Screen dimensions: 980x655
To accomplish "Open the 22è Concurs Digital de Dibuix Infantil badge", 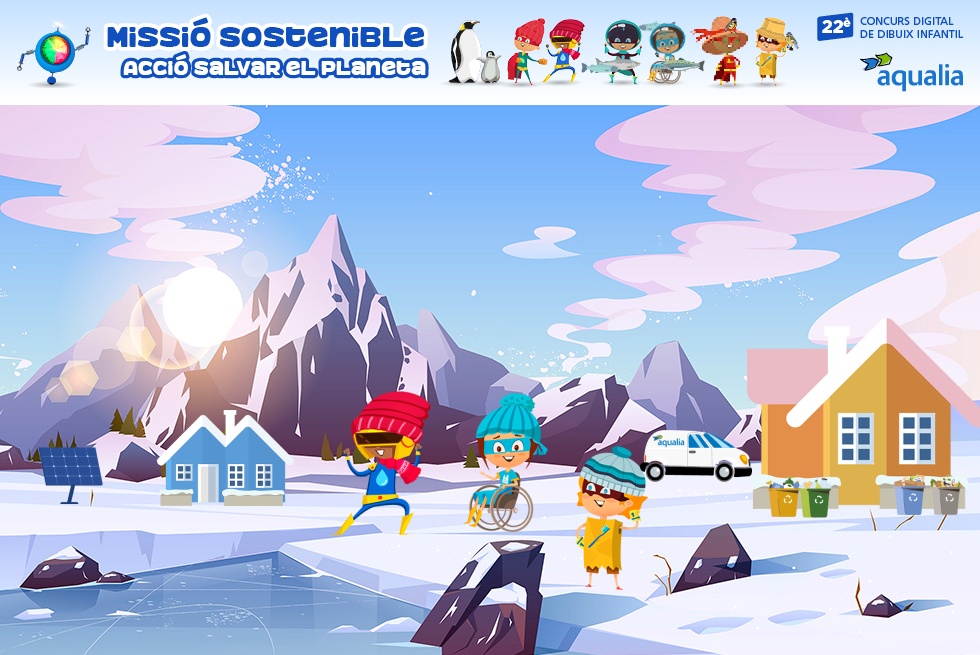I will click(x=890, y=27).
